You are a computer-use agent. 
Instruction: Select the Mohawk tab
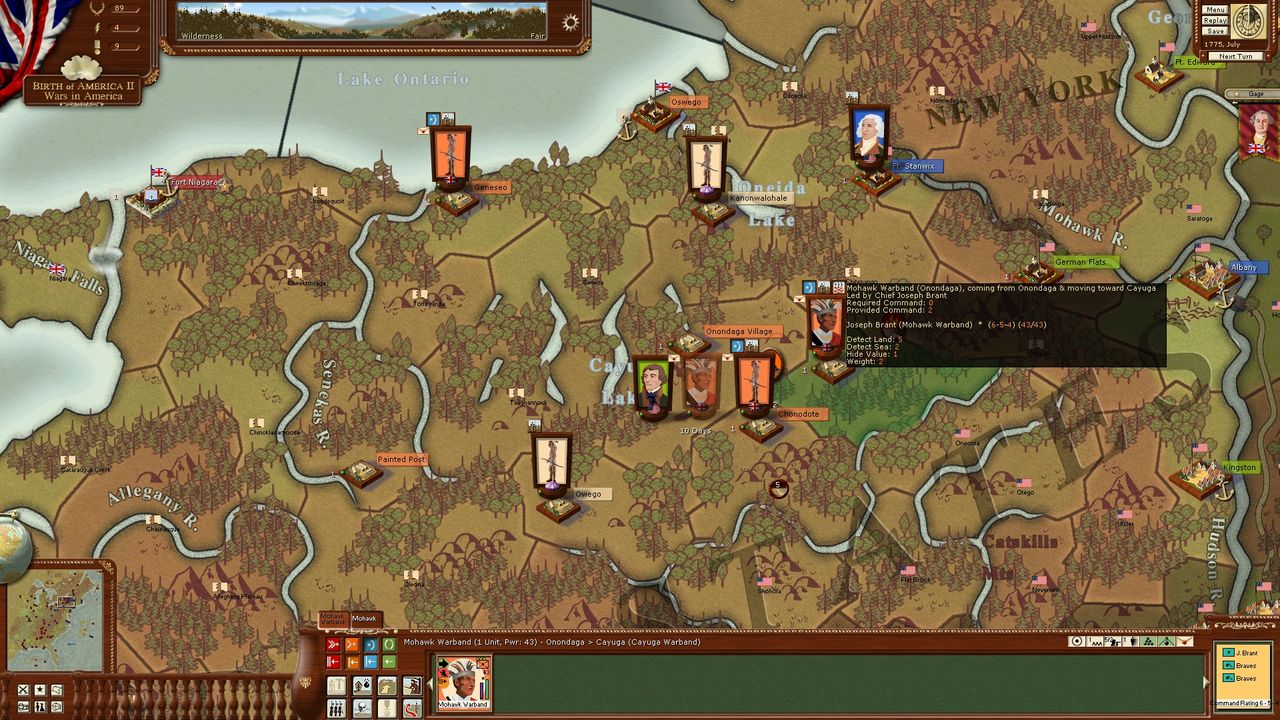[x=364, y=619]
